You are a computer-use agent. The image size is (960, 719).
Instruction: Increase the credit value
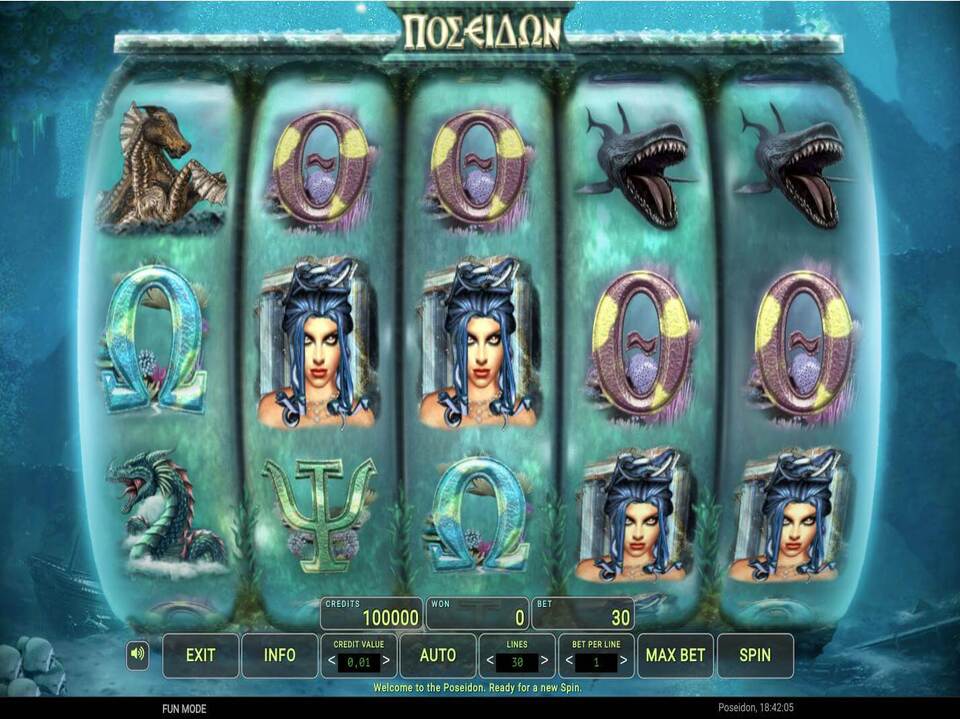click(386, 661)
